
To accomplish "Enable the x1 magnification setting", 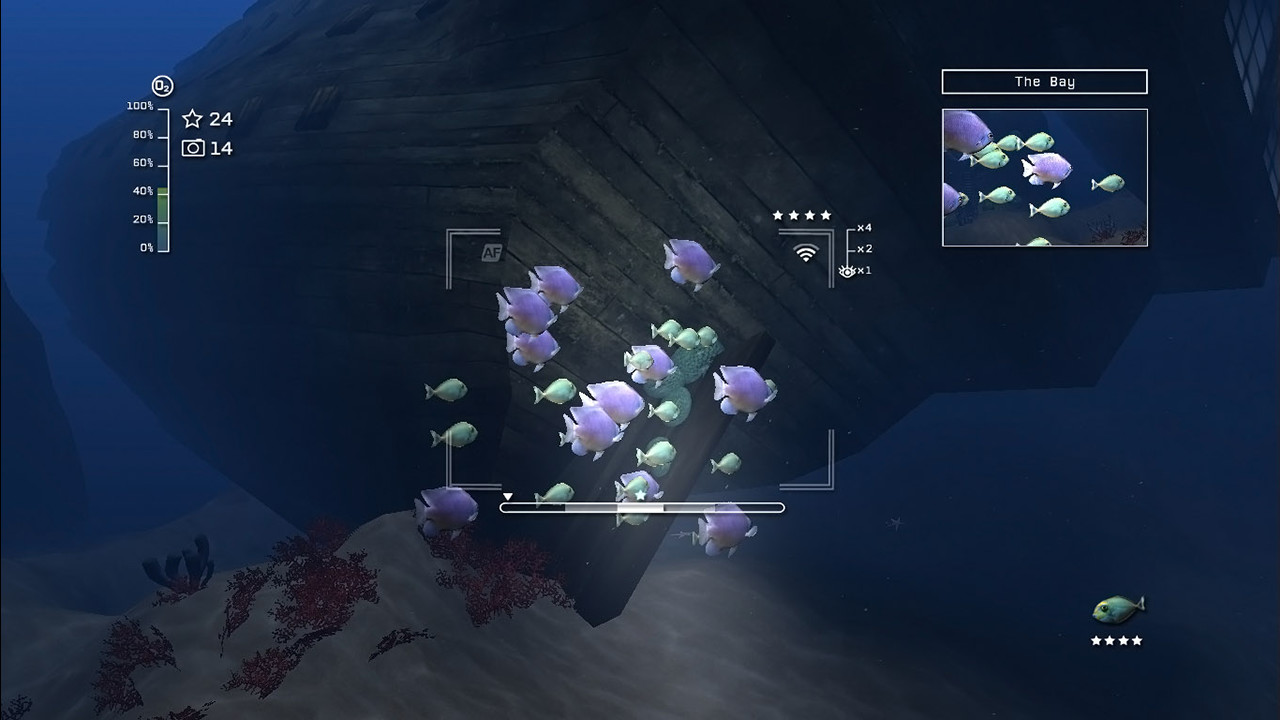I will point(862,268).
